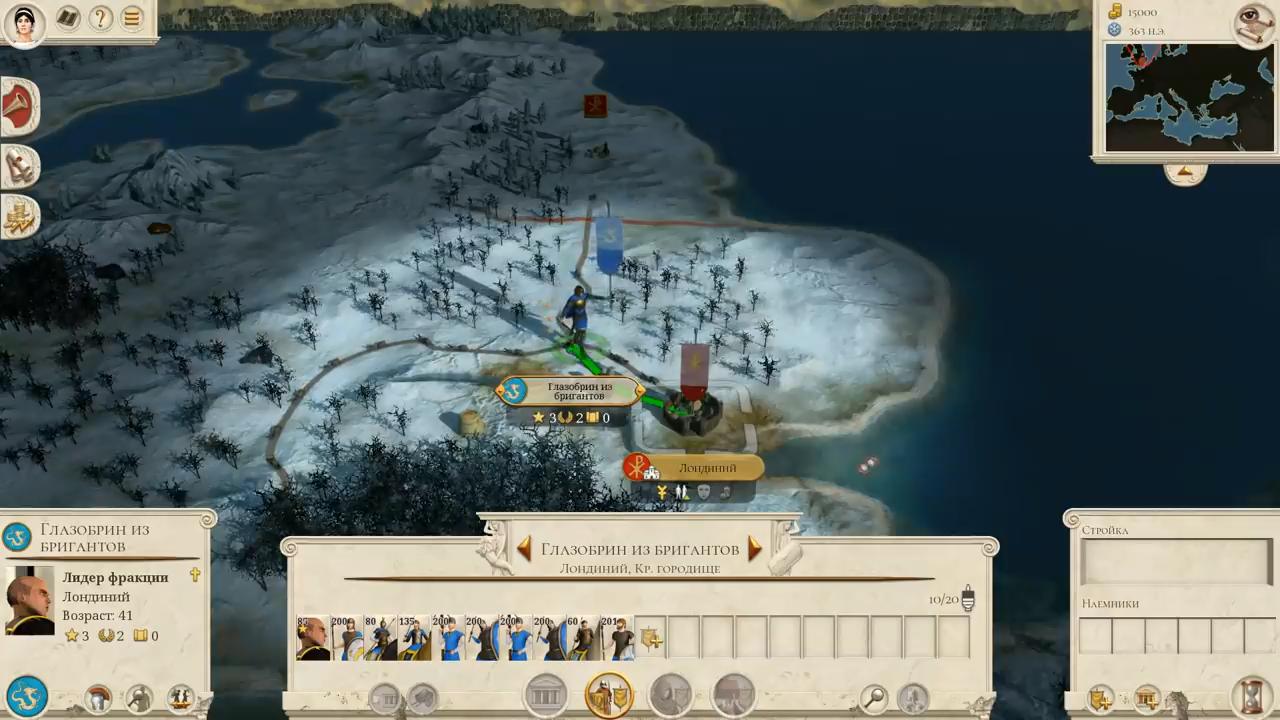Click the faction emblem button bottom-left
Image resolution: width=1280 pixels, height=720 pixels.
26,696
